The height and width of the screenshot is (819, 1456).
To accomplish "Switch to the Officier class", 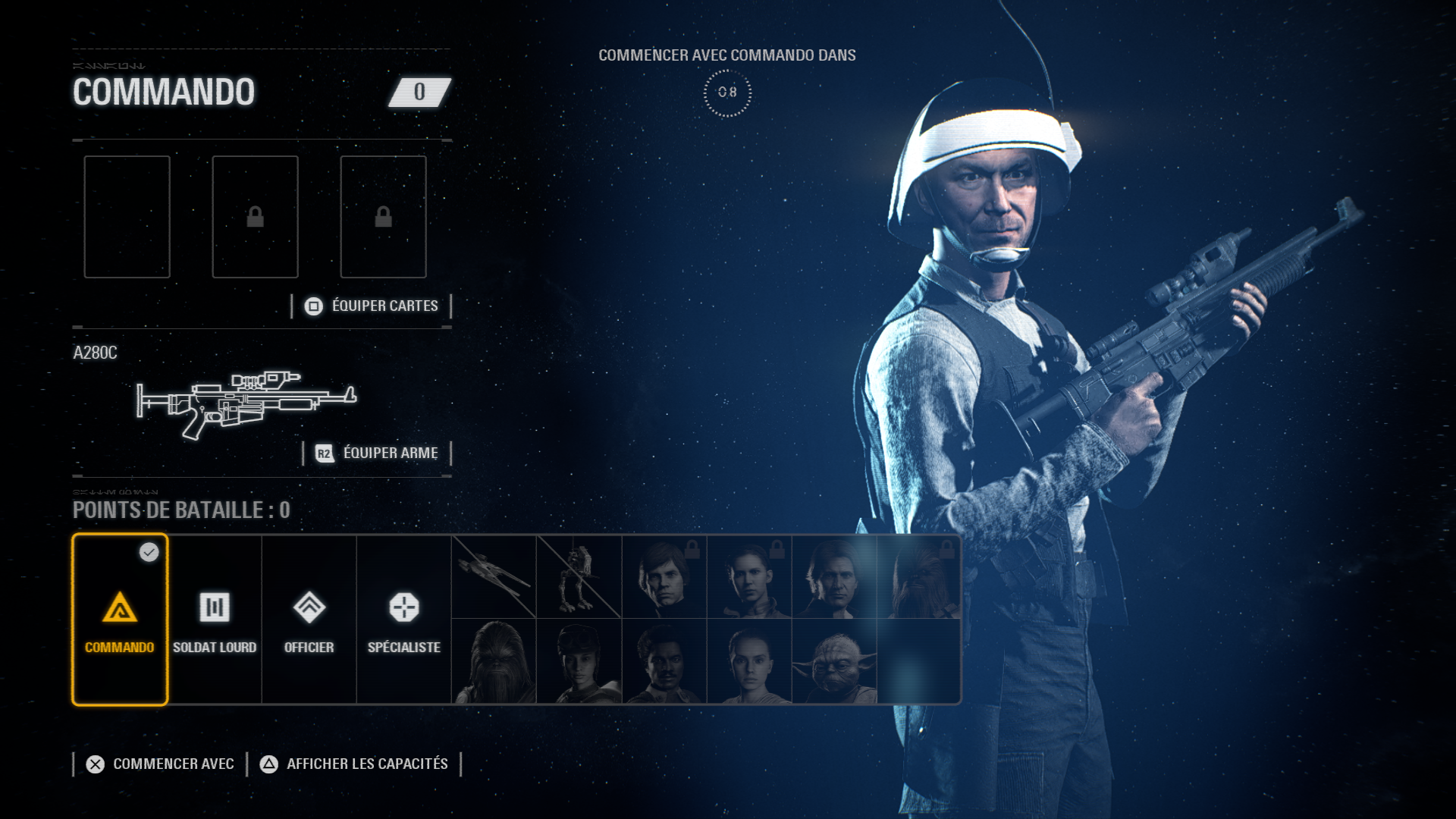I will [309, 620].
